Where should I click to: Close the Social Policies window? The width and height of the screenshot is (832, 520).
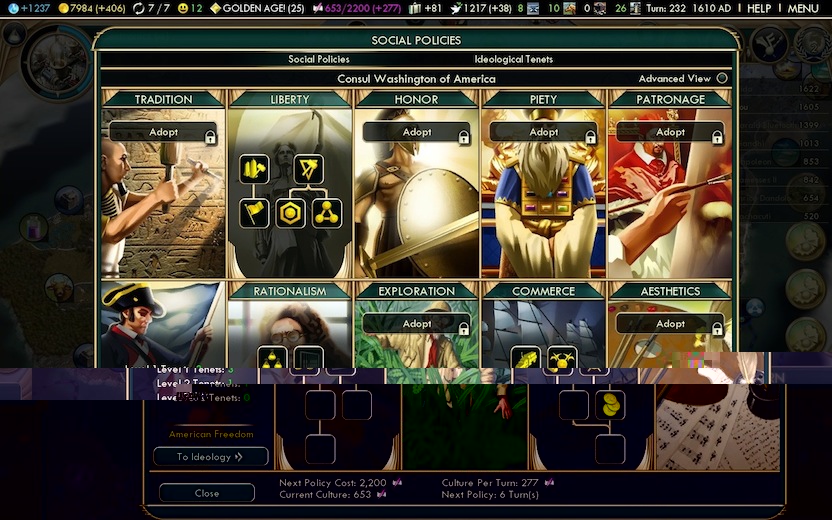[207, 493]
